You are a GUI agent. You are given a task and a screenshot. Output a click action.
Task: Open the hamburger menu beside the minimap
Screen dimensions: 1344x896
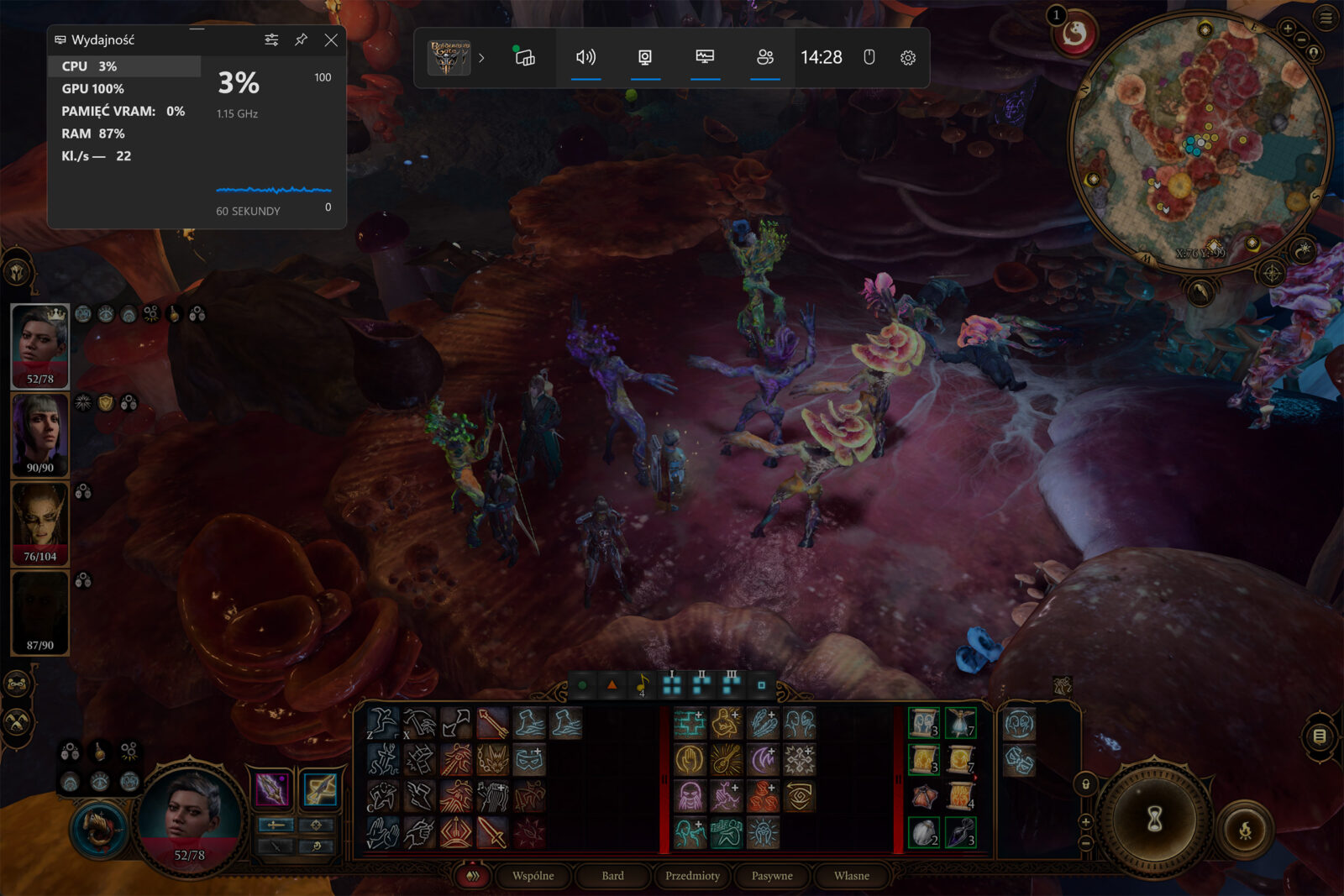[x=1326, y=18]
